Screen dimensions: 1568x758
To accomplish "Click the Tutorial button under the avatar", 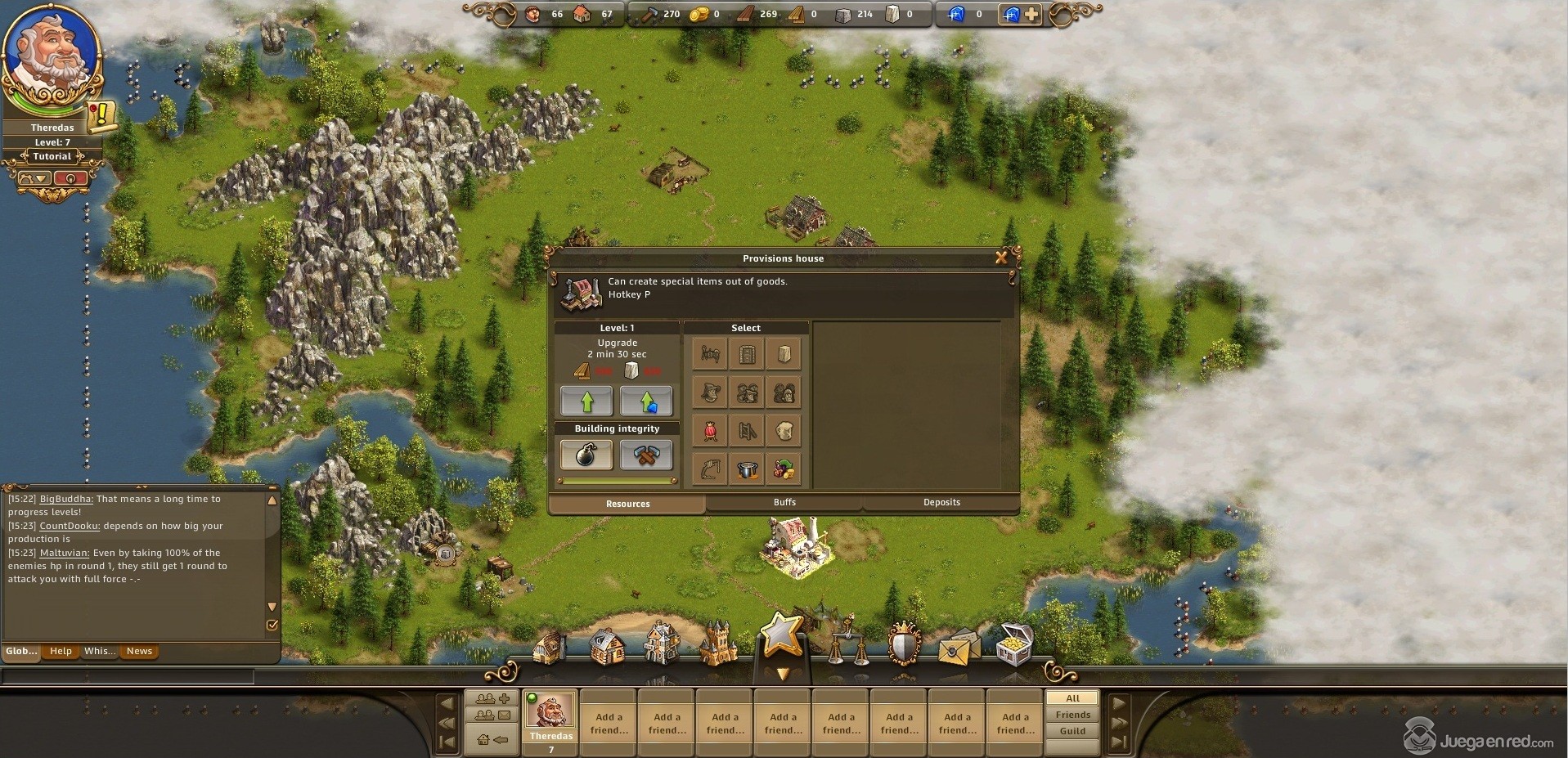I will 52,156.
